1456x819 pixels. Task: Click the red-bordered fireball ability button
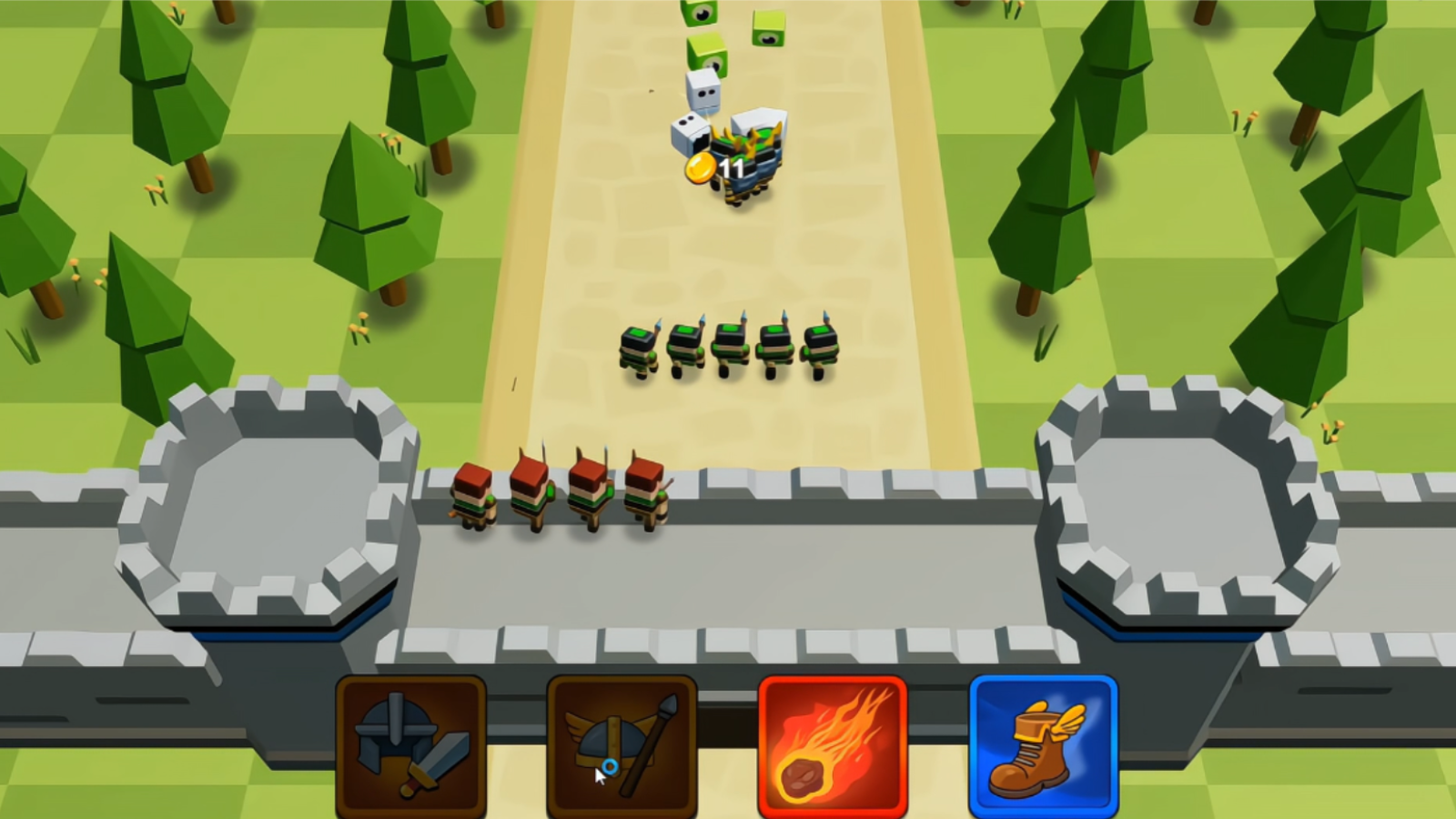pos(834,746)
